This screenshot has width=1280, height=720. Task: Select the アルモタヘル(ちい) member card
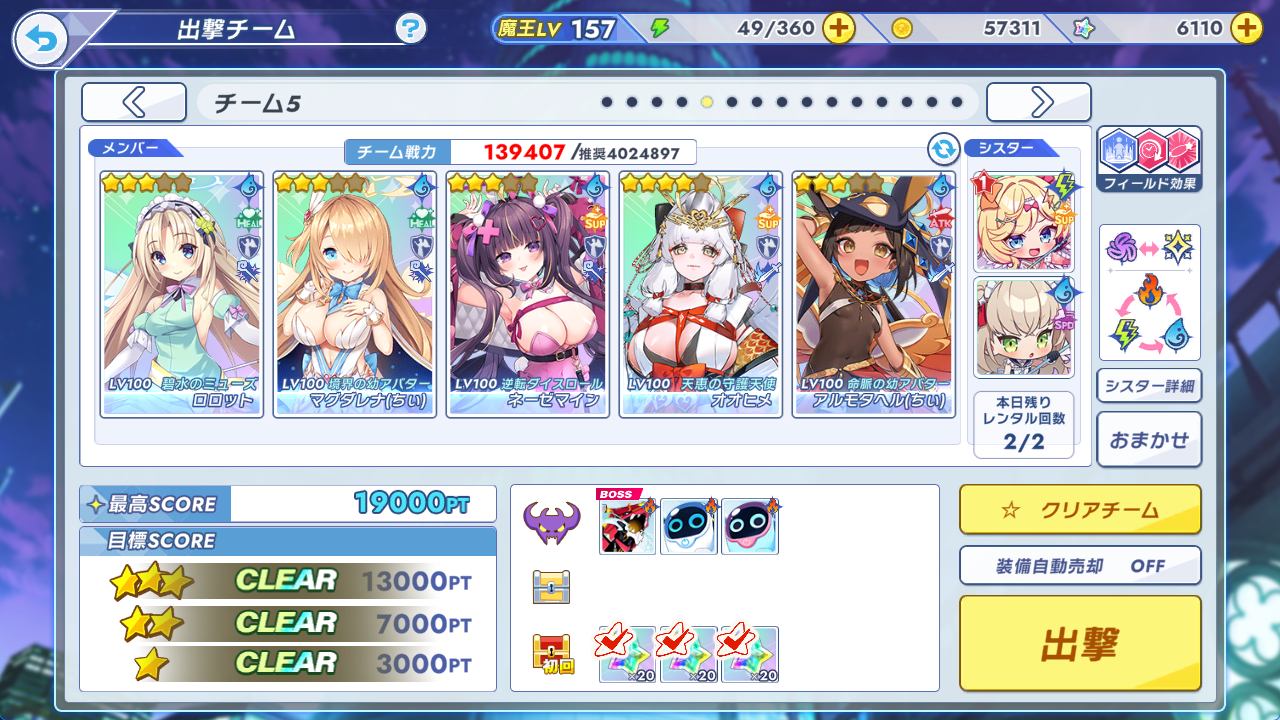point(873,294)
